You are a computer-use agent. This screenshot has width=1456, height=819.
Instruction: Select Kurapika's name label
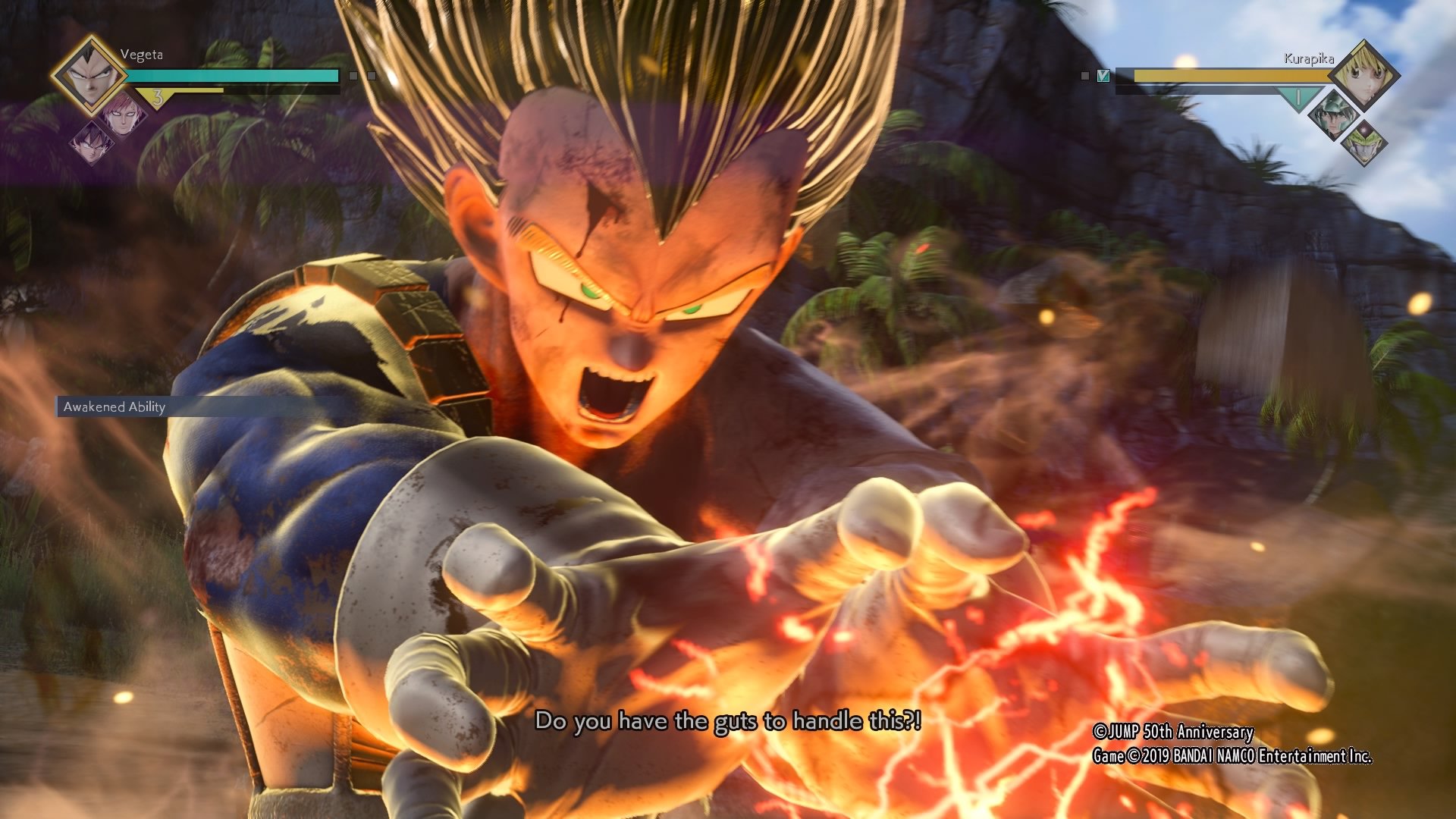(x=1309, y=59)
